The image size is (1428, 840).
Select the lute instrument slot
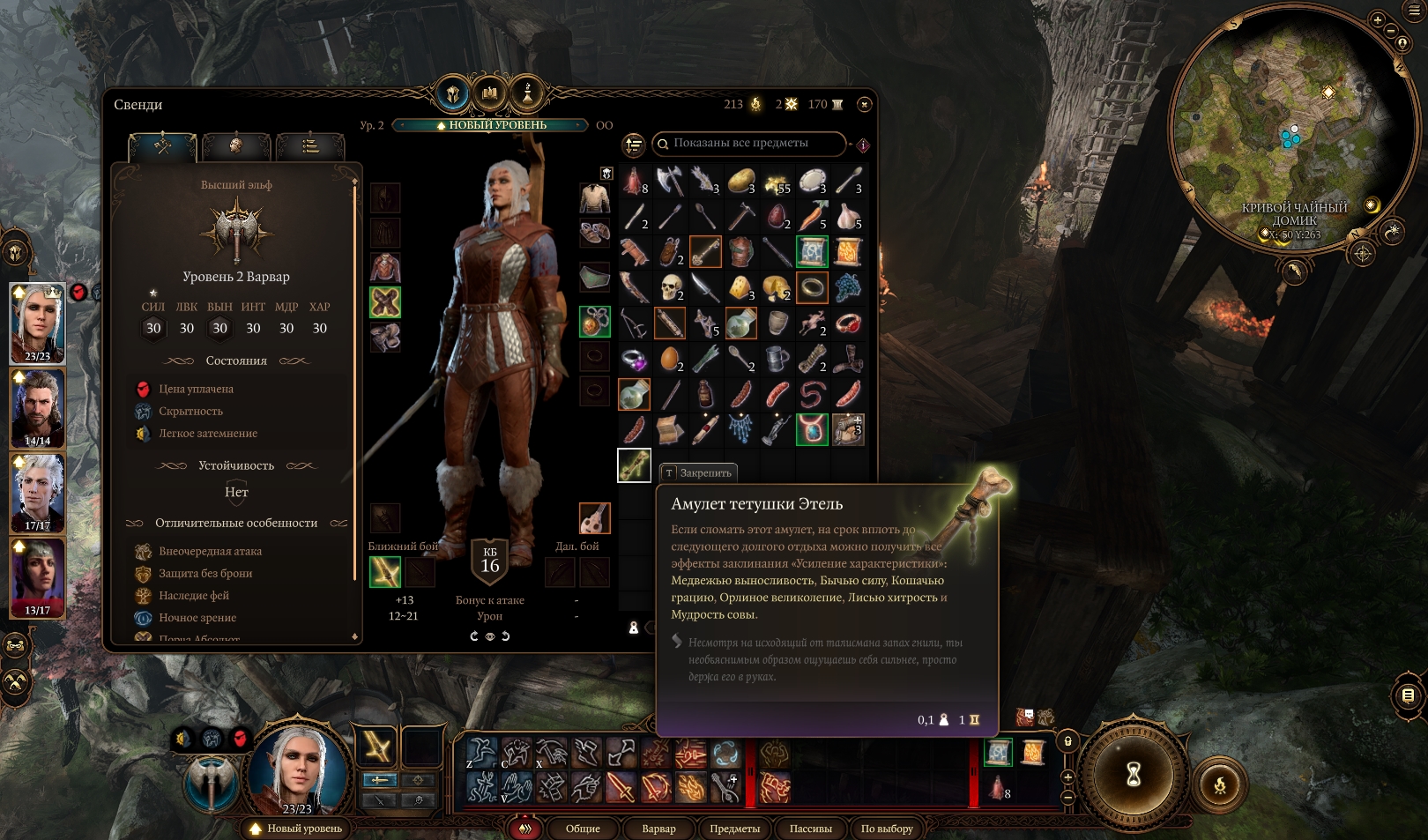pos(595,518)
